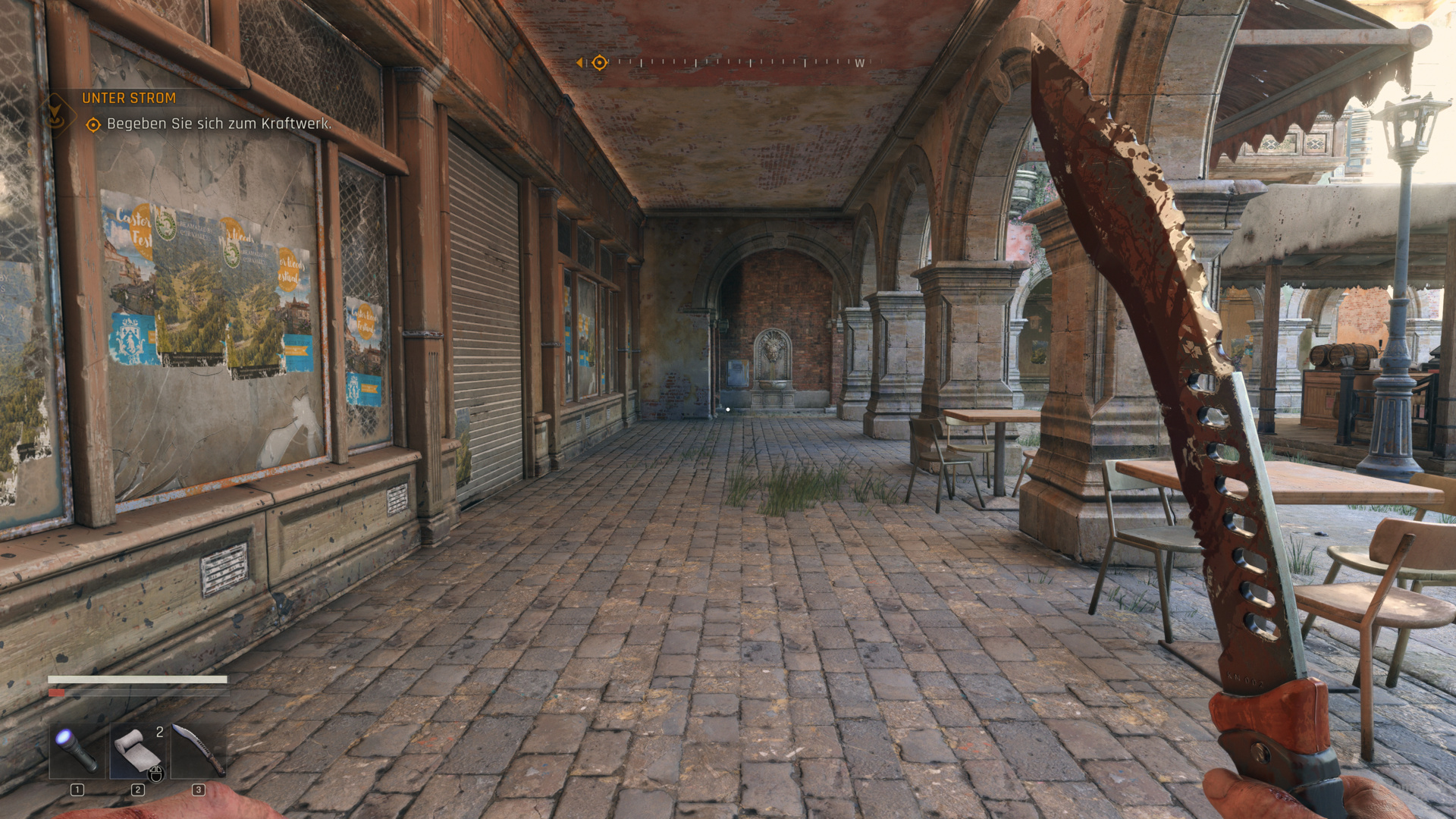Click the crosshair dot at screen center
Viewport: 1456px width, 819px height.
[728, 409]
